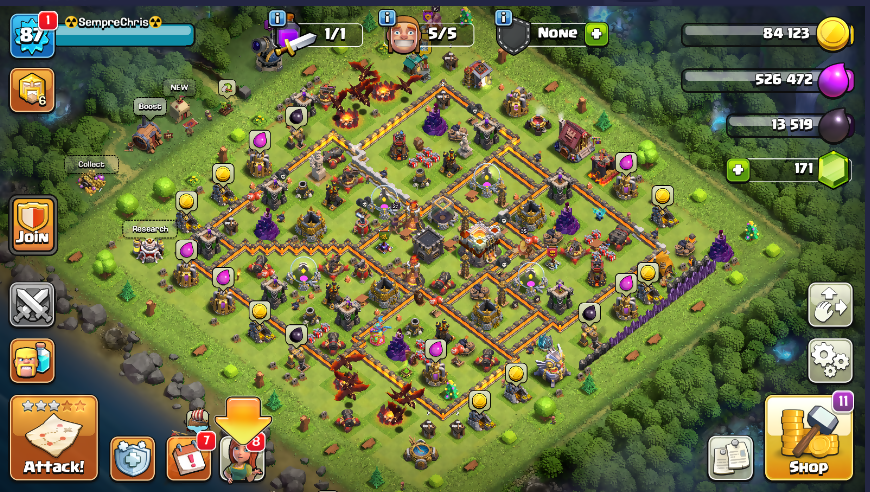Start a battle with the Attack! button
The width and height of the screenshot is (870, 492).
[54, 438]
